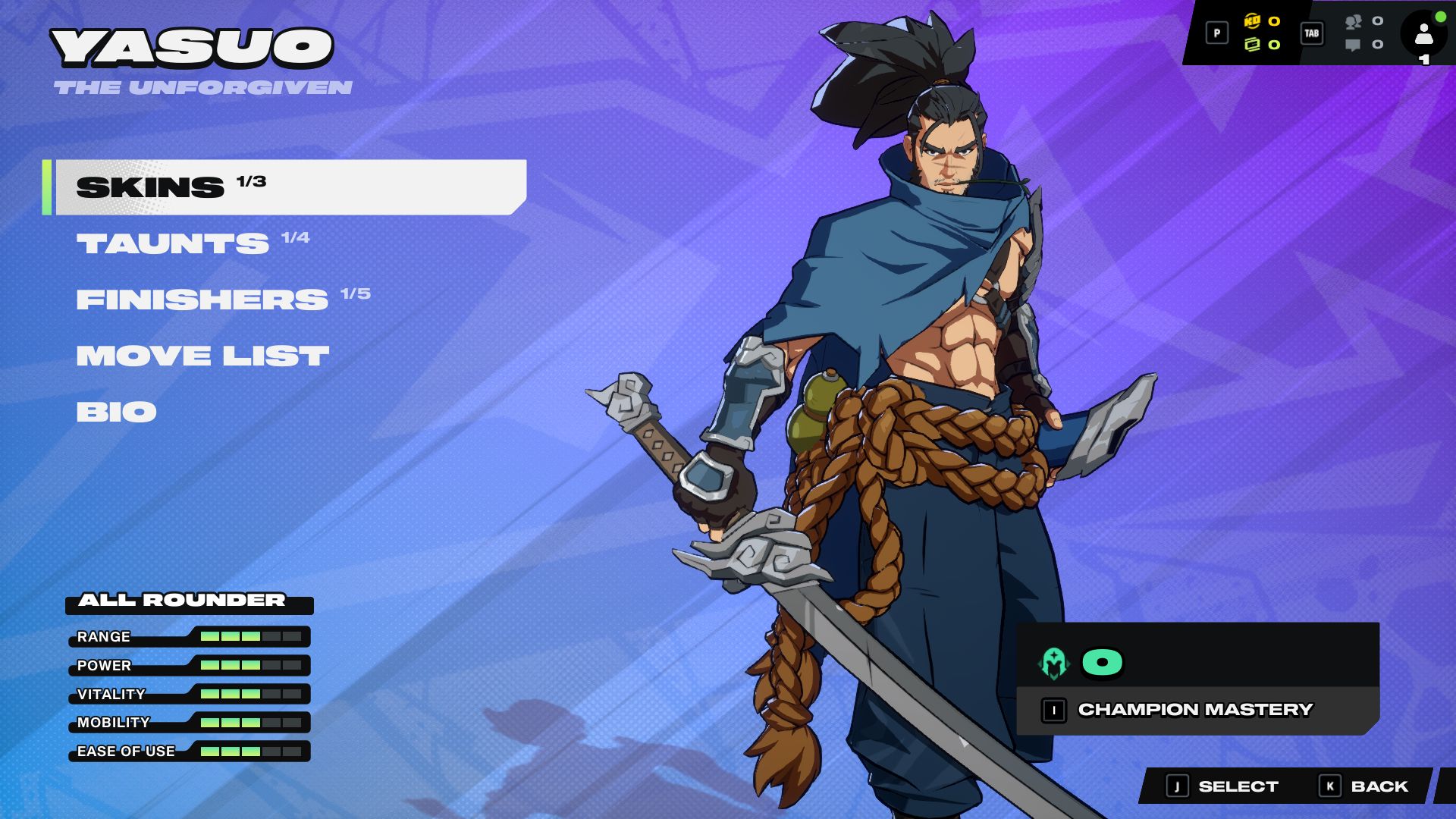Click the Select button
Screen dimensions: 1456x819
(1222, 786)
